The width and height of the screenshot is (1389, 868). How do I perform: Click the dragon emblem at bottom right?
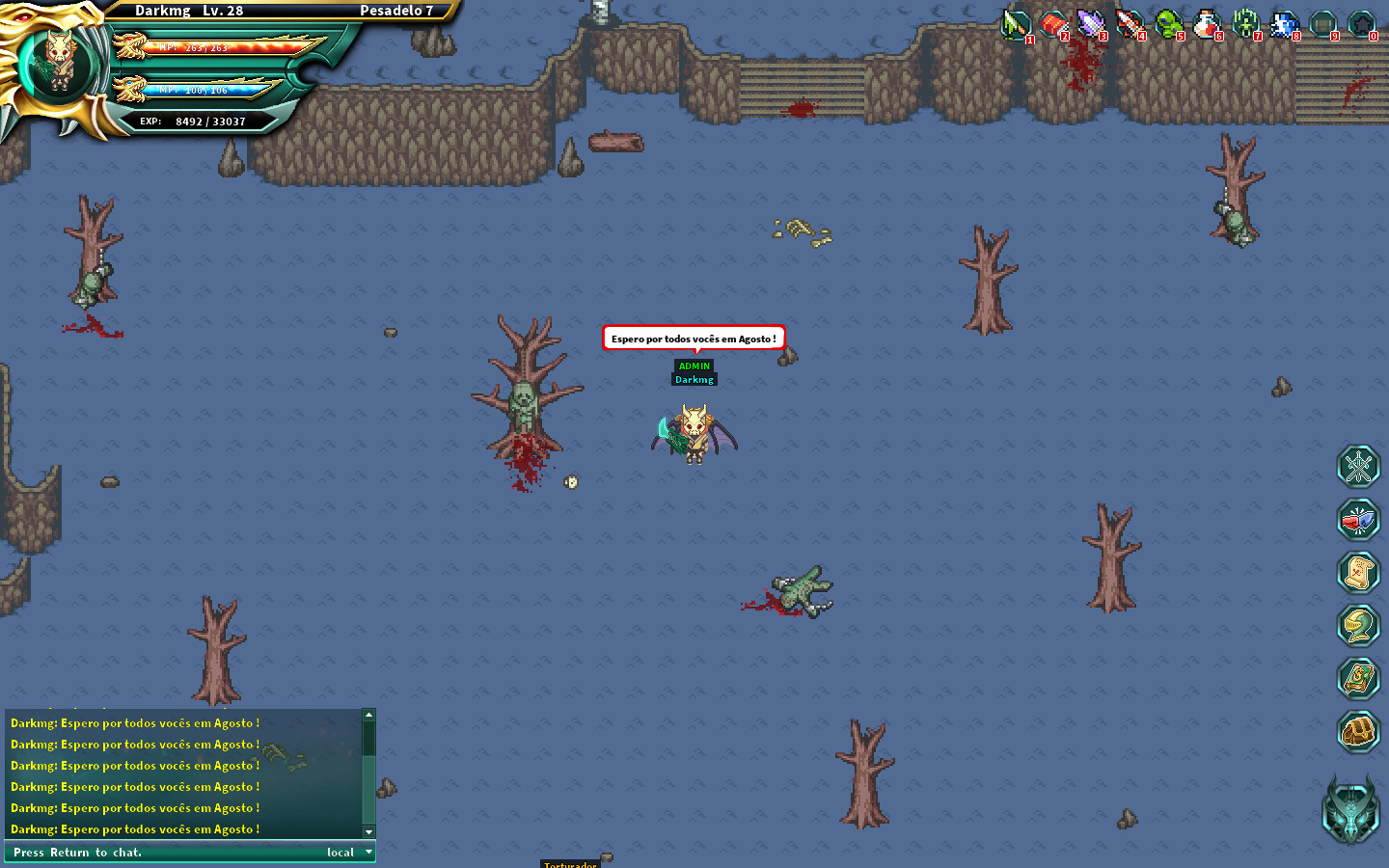click(1354, 810)
